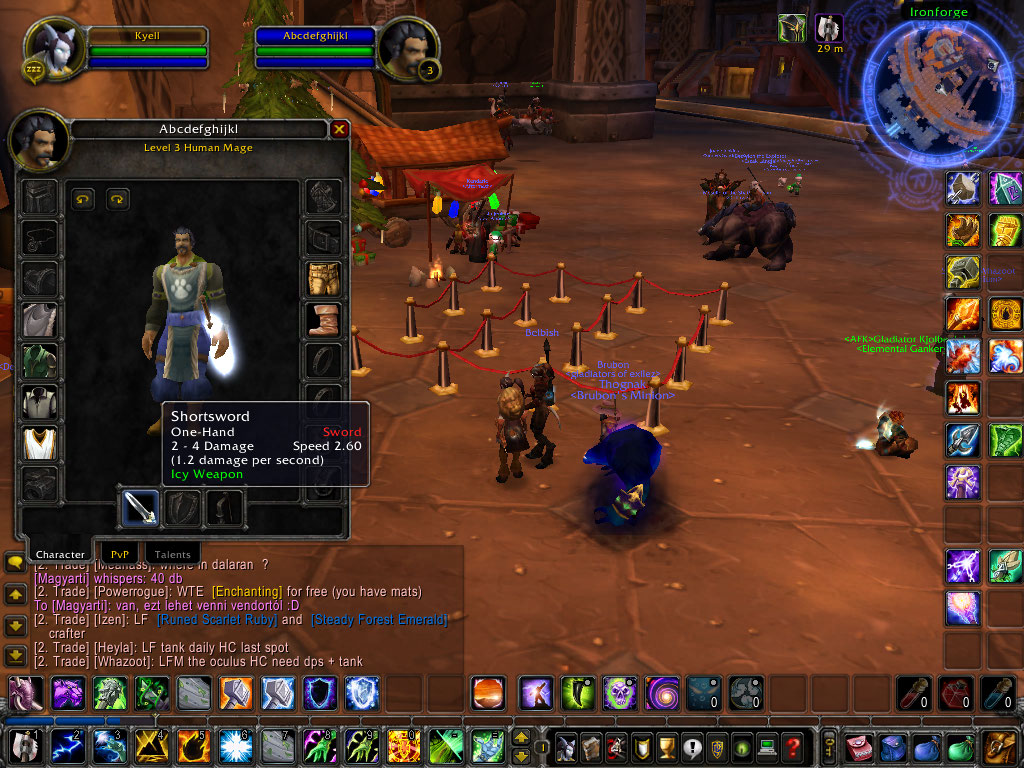Viewport: 1024px width, 768px height.
Task: Select the Shortsword main-hand slot
Action: click(140, 507)
